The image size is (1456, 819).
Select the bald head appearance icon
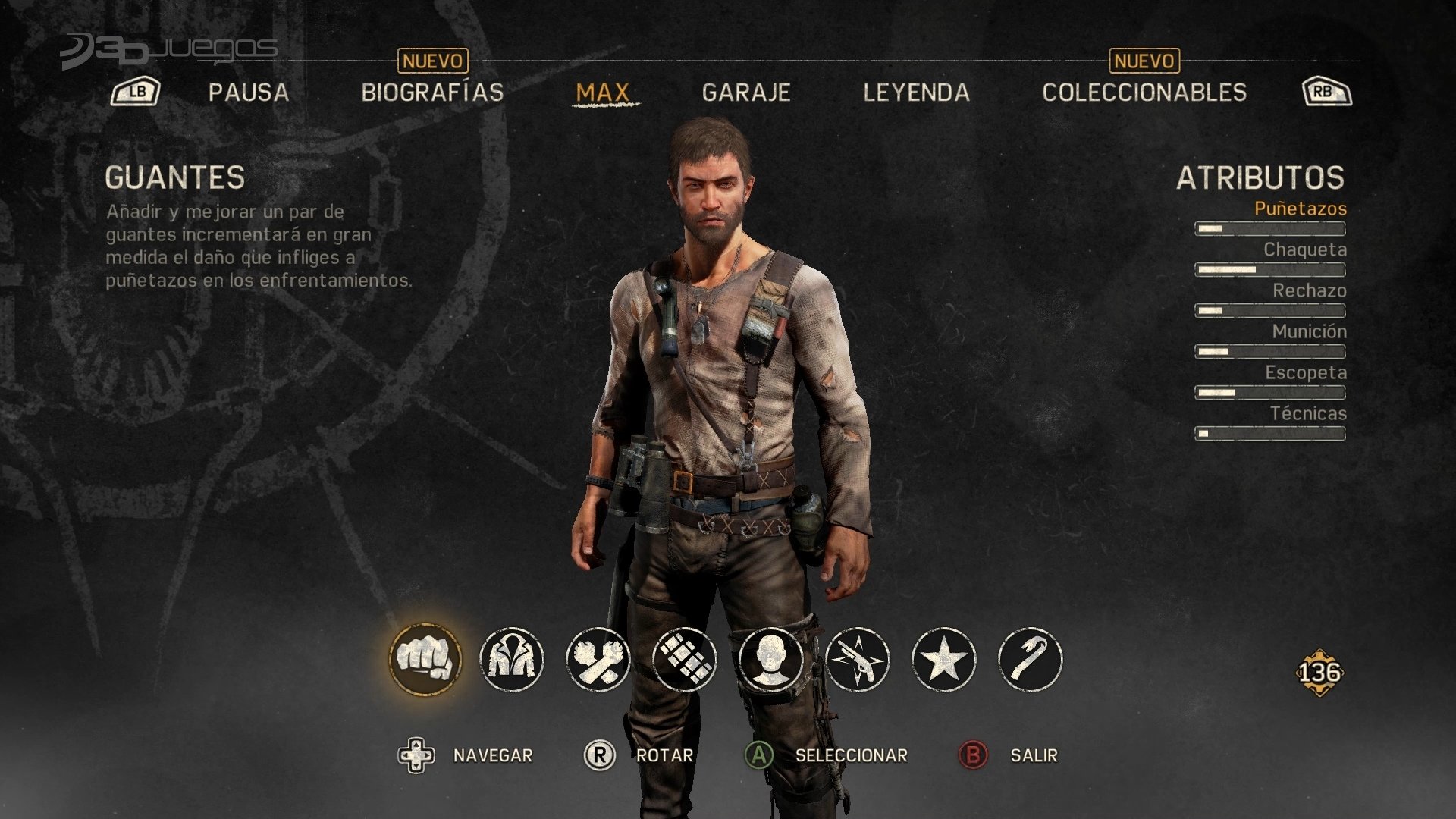click(771, 659)
